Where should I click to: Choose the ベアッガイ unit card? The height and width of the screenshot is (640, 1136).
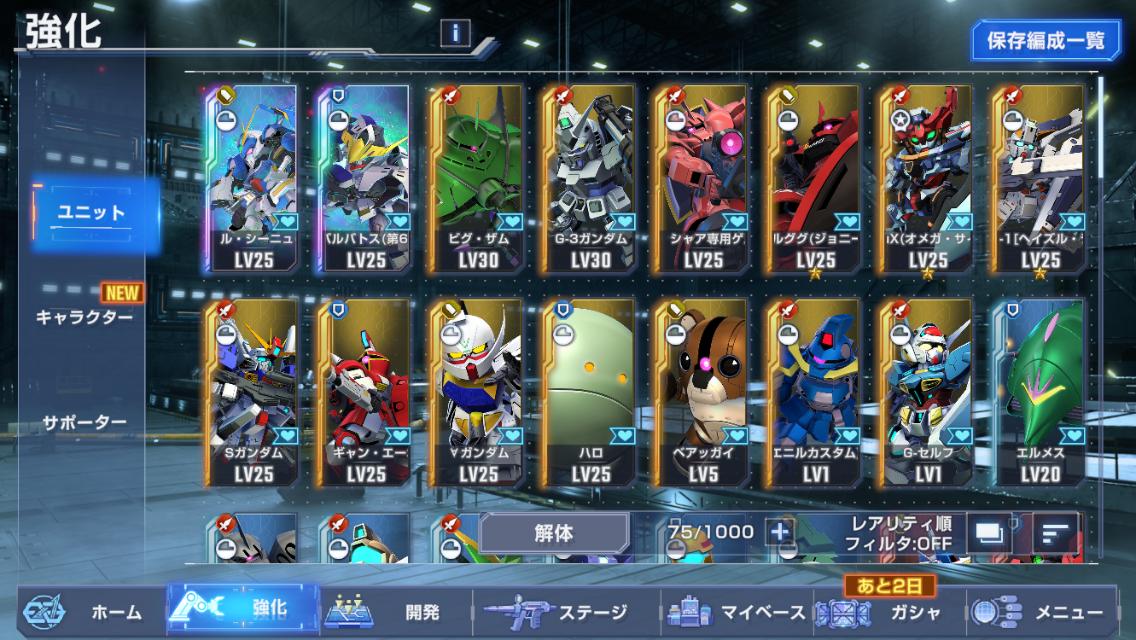704,391
